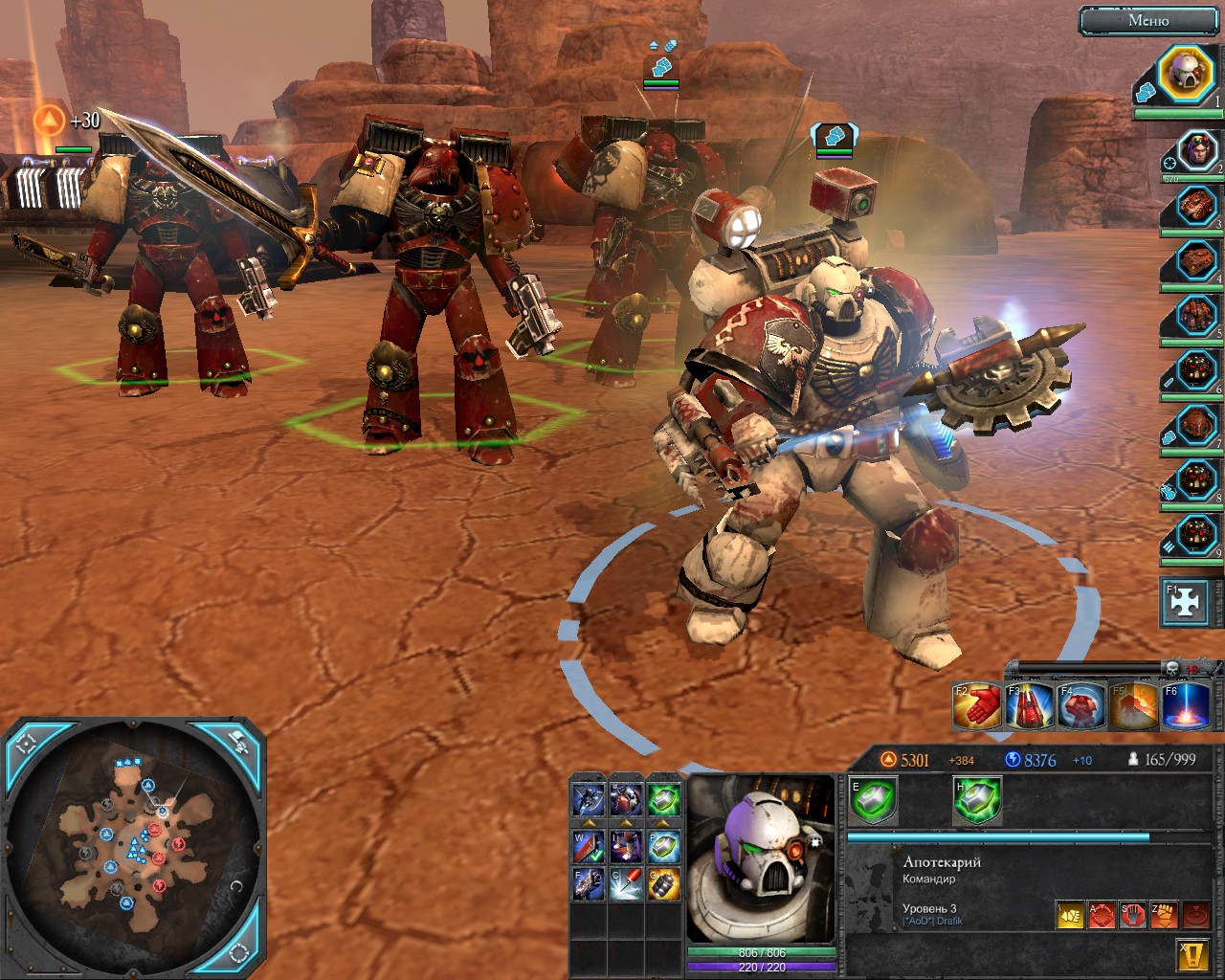This screenshot has width=1225, height=980.
Task: Throw the G grenade ability
Action: [663, 885]
